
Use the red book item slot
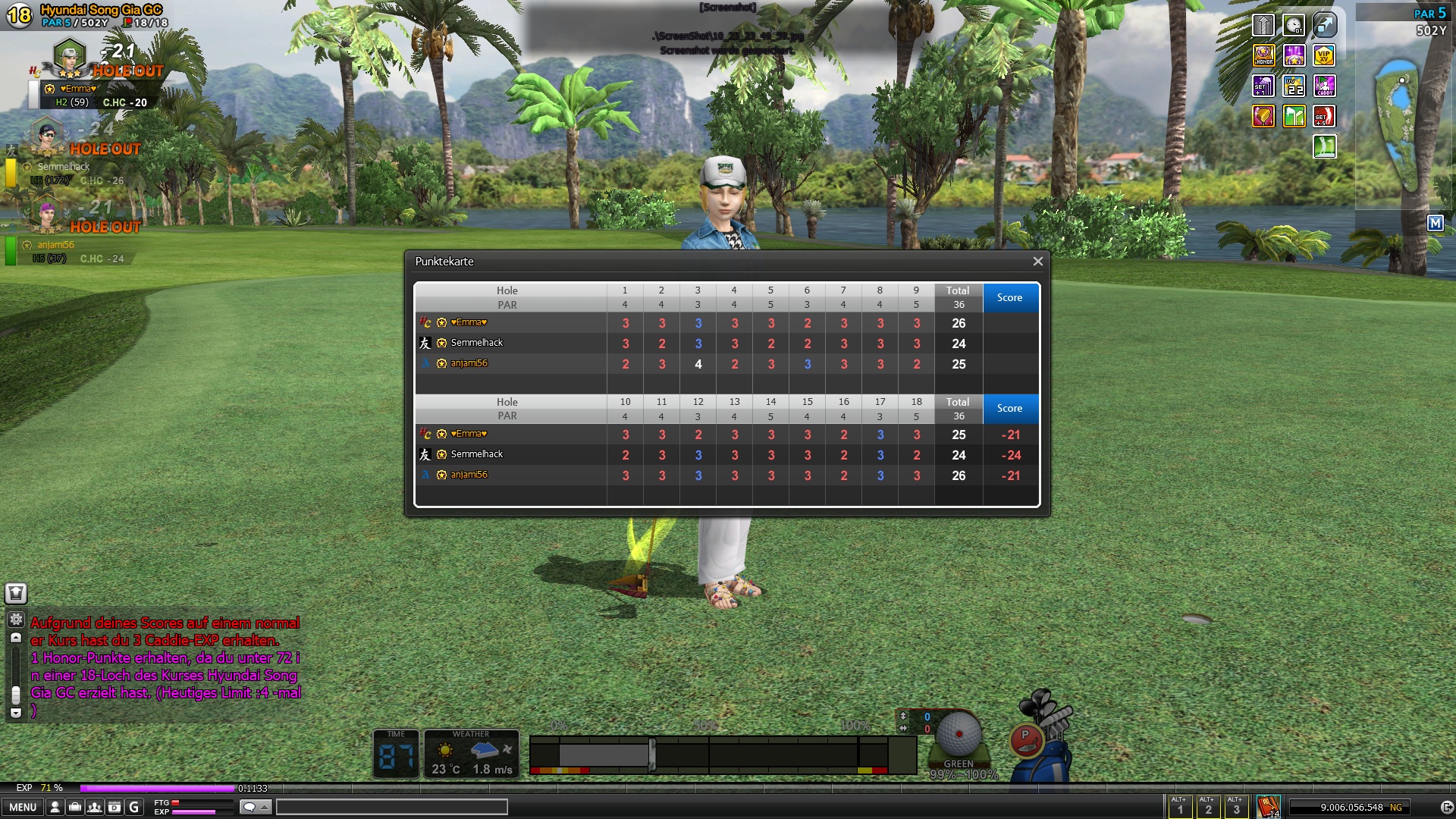(x=1268, y=806)
